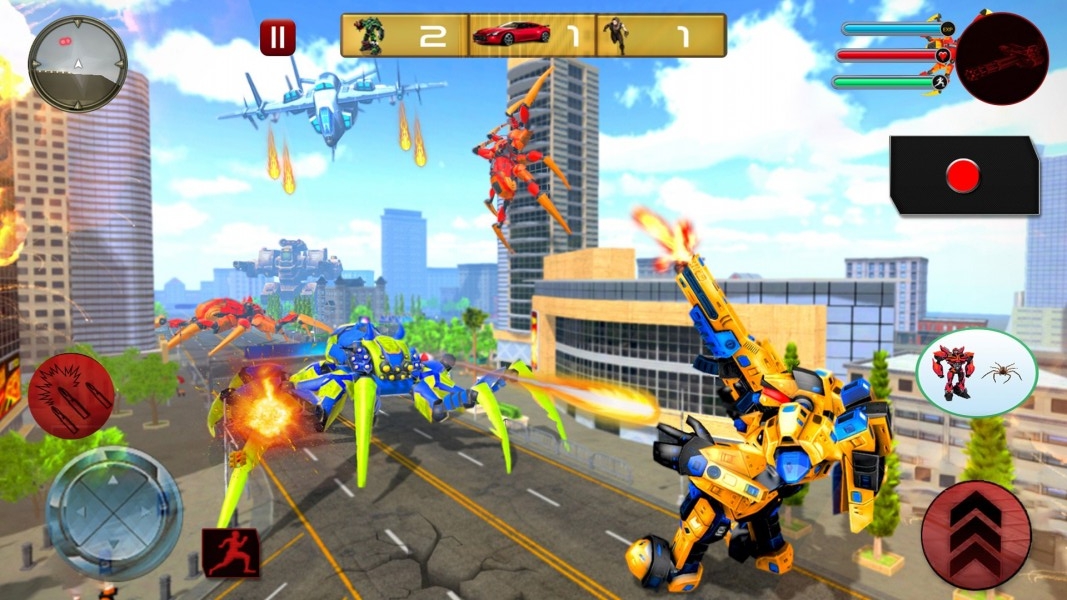
Task: Transform using the robot and spider button
Action: 976,373
